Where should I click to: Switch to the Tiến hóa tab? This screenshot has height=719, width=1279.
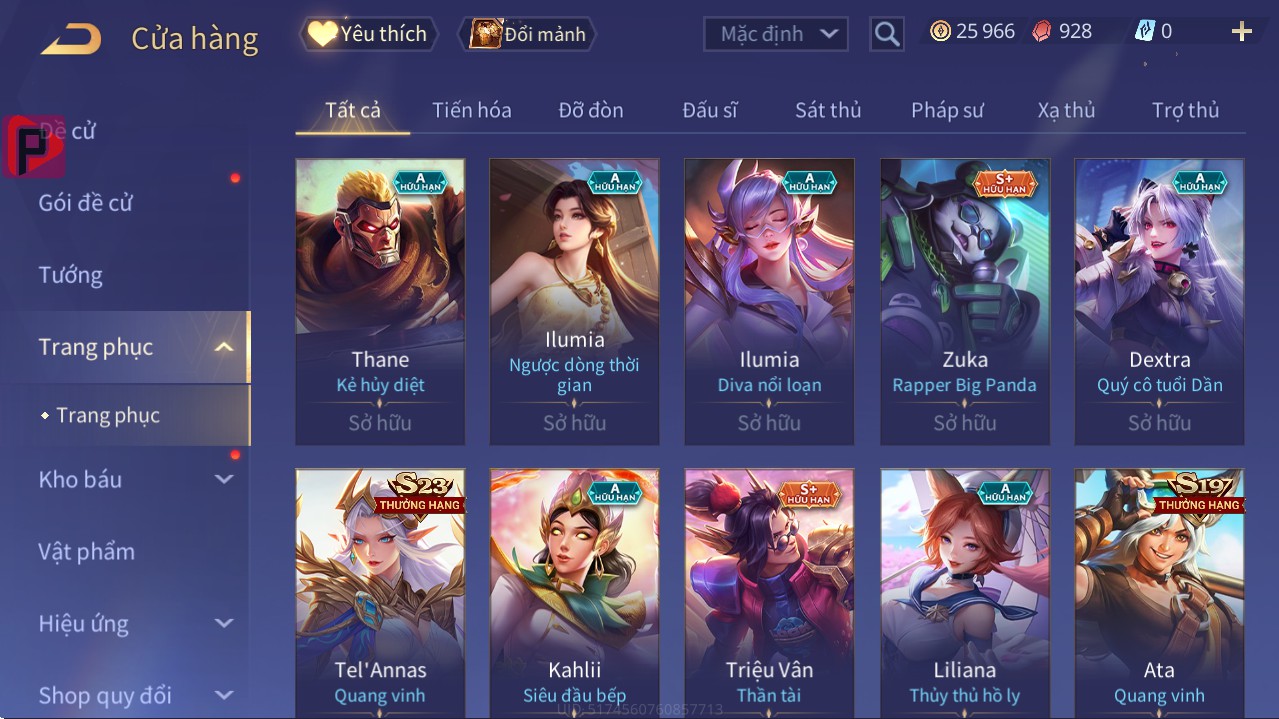click(x=471, y=110)
